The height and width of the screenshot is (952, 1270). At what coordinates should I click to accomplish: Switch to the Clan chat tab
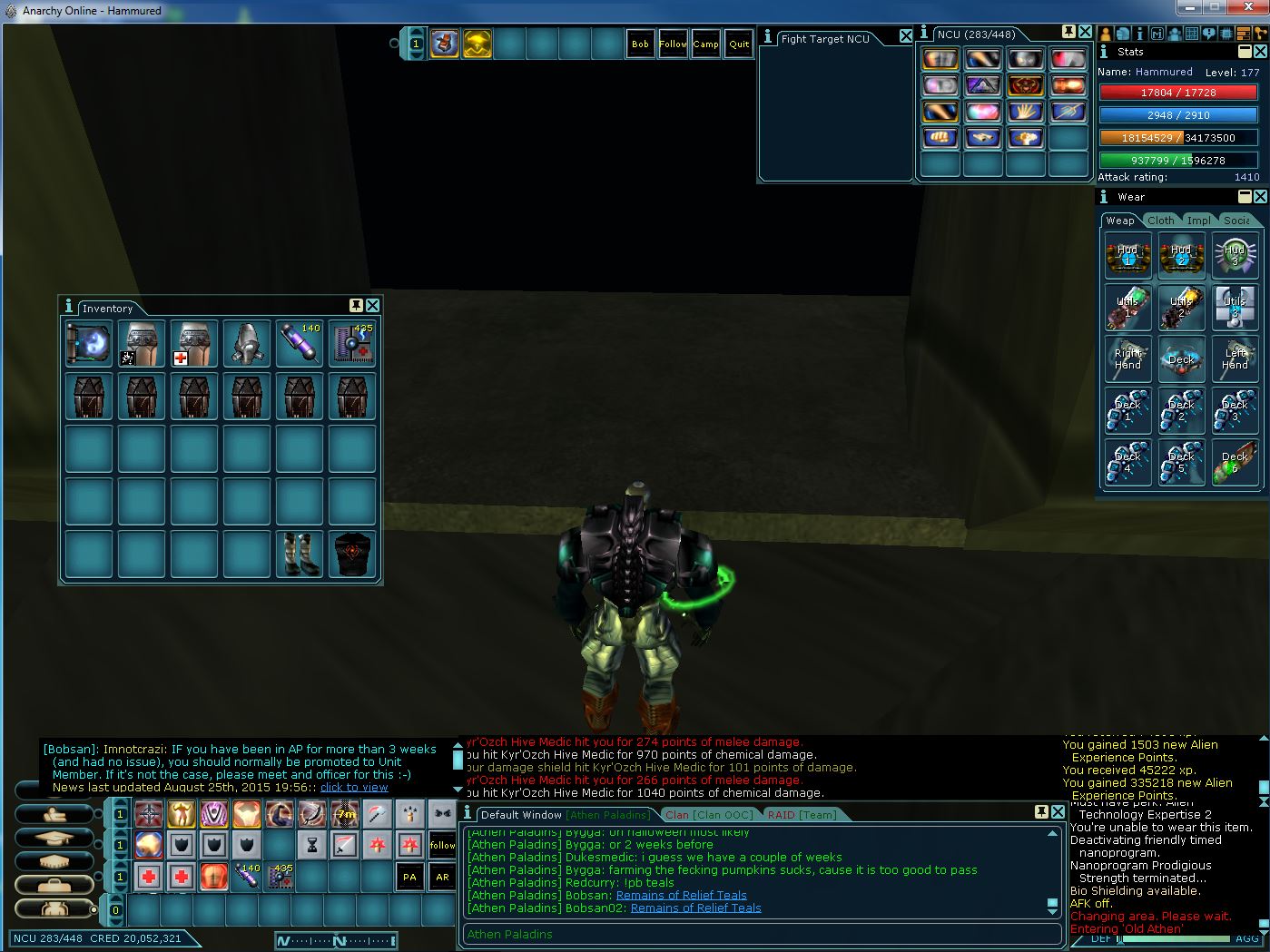click(708, 815)
